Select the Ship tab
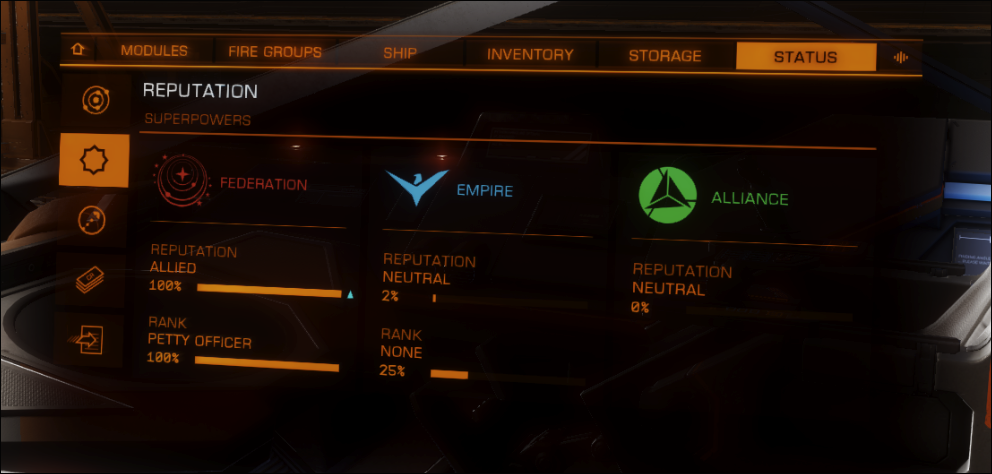This screenshot has width=992, height=474. [400, 53]
